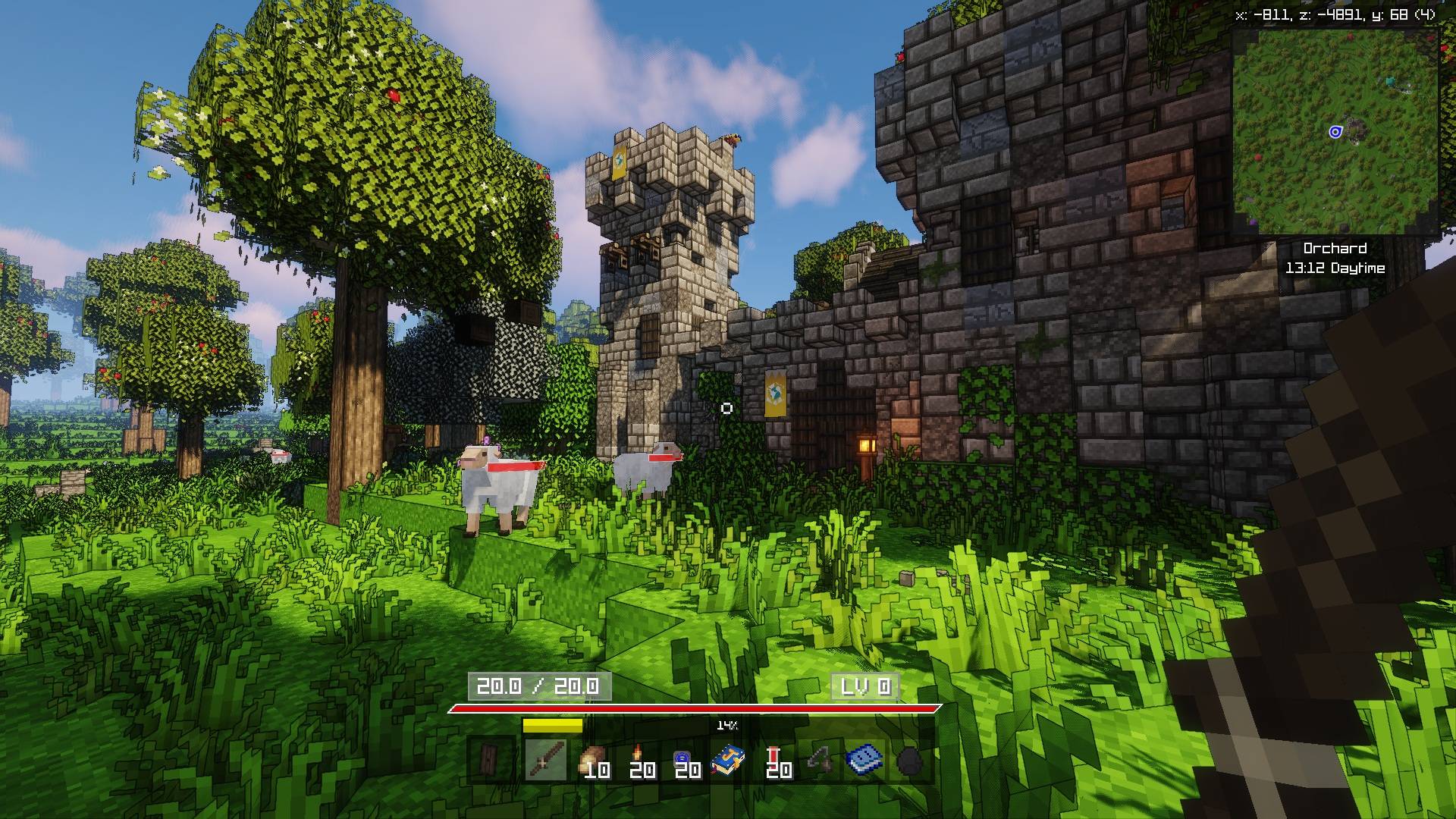Open the blue and gold journal book
This screenshot has width=1456, height=819.
tap(728, 760)
